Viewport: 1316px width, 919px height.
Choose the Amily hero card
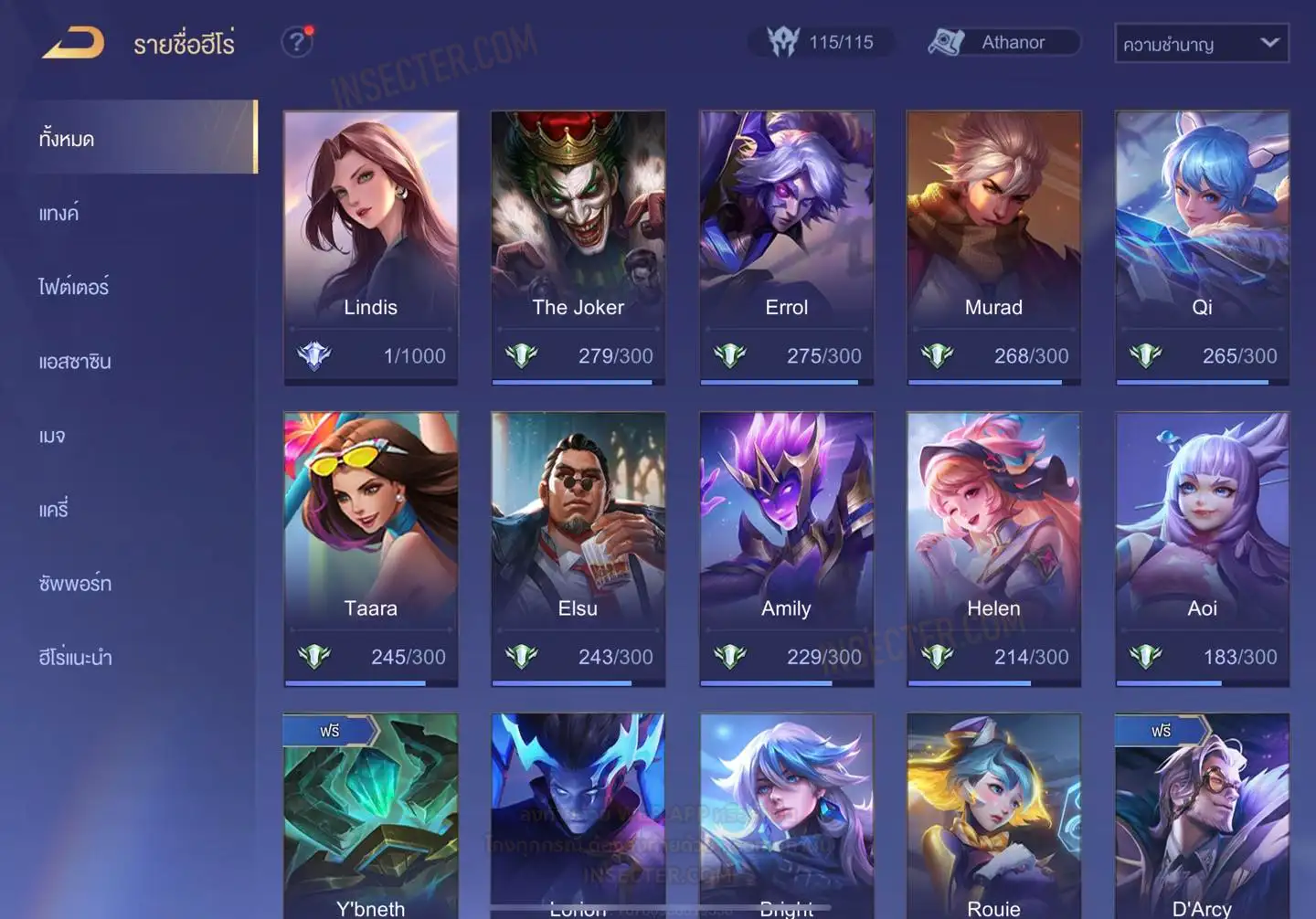pyautogui.click(x=786, y=548)
